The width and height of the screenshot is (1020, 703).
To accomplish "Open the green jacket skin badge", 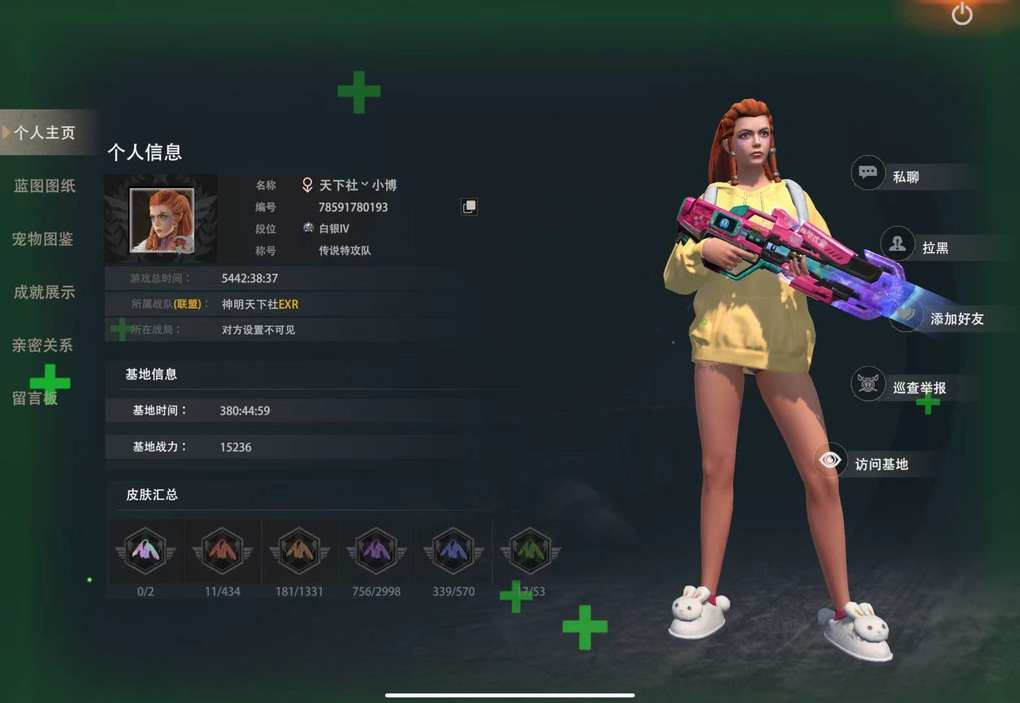I will click(530, 550).
